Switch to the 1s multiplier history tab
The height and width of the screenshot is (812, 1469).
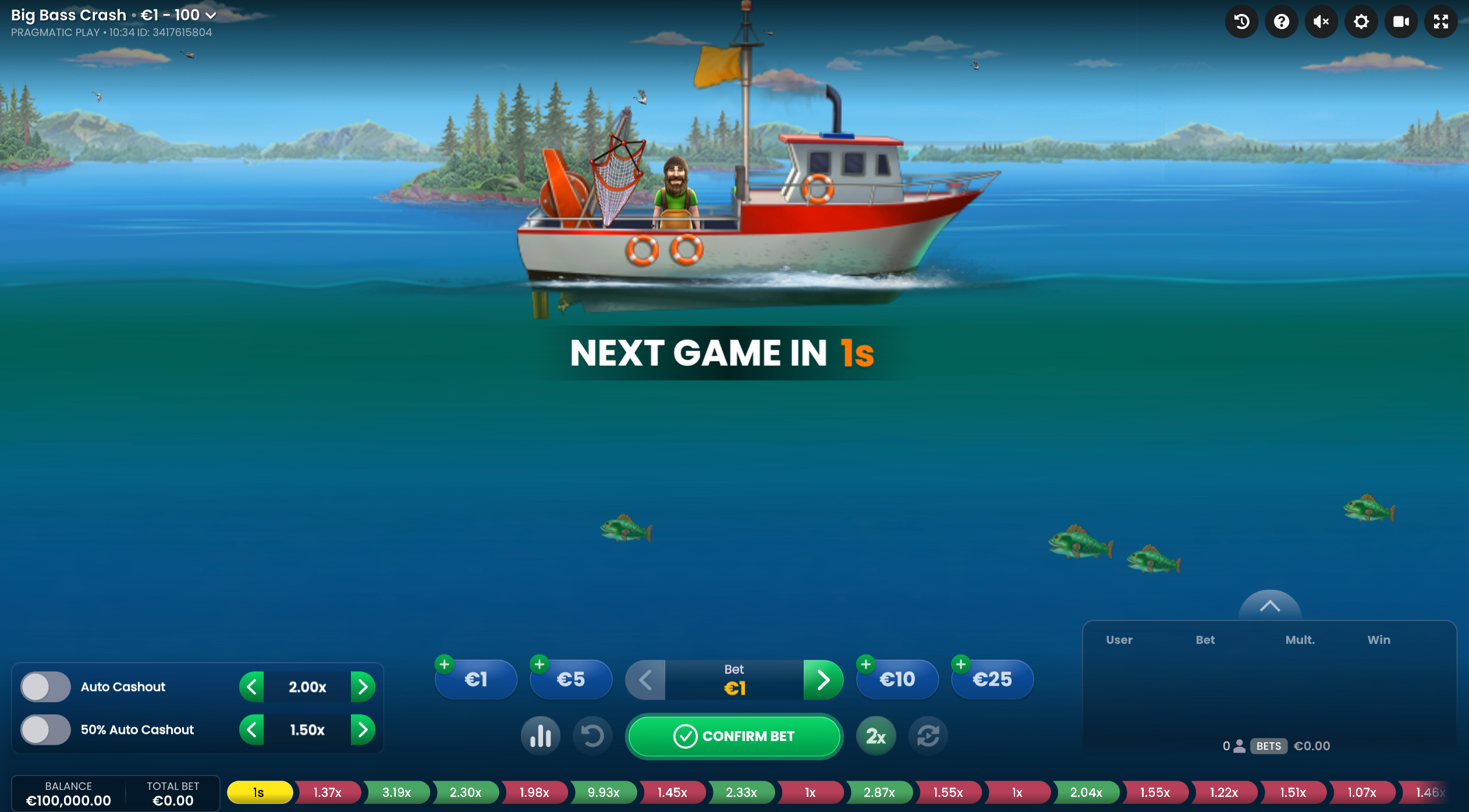(258, 792)
